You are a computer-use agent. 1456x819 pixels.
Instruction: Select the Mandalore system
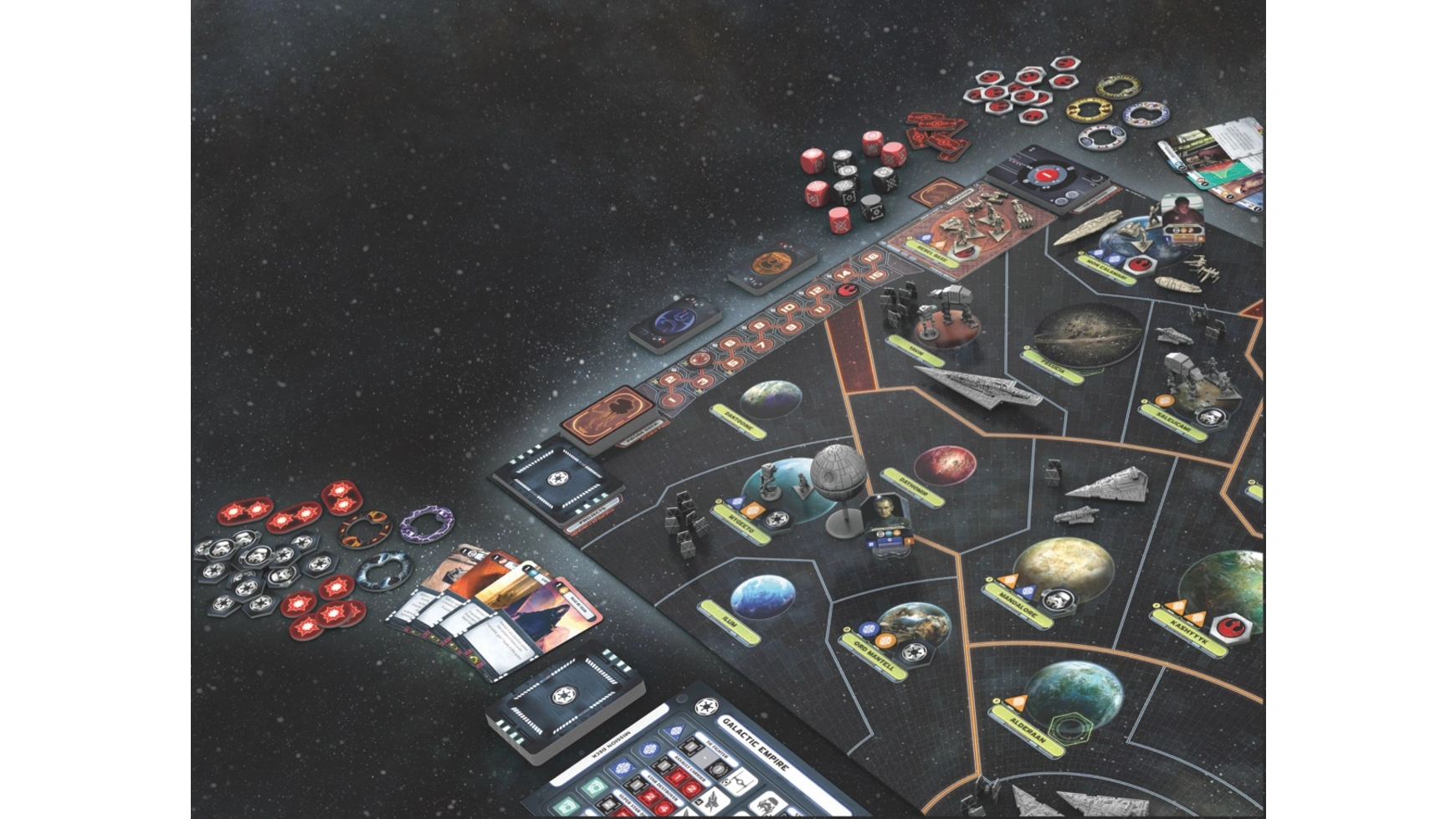click(x=1061, y=571)
